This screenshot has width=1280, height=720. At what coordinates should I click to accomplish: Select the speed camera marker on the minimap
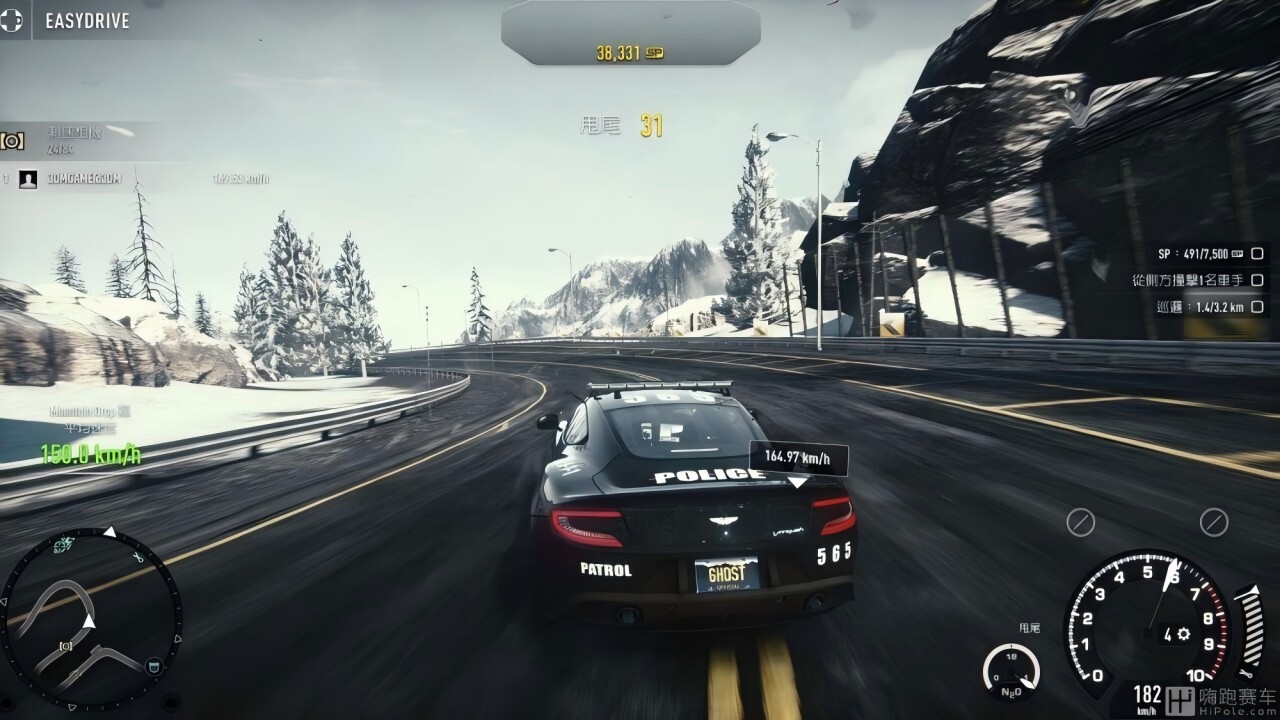click(x=66, y=646)
